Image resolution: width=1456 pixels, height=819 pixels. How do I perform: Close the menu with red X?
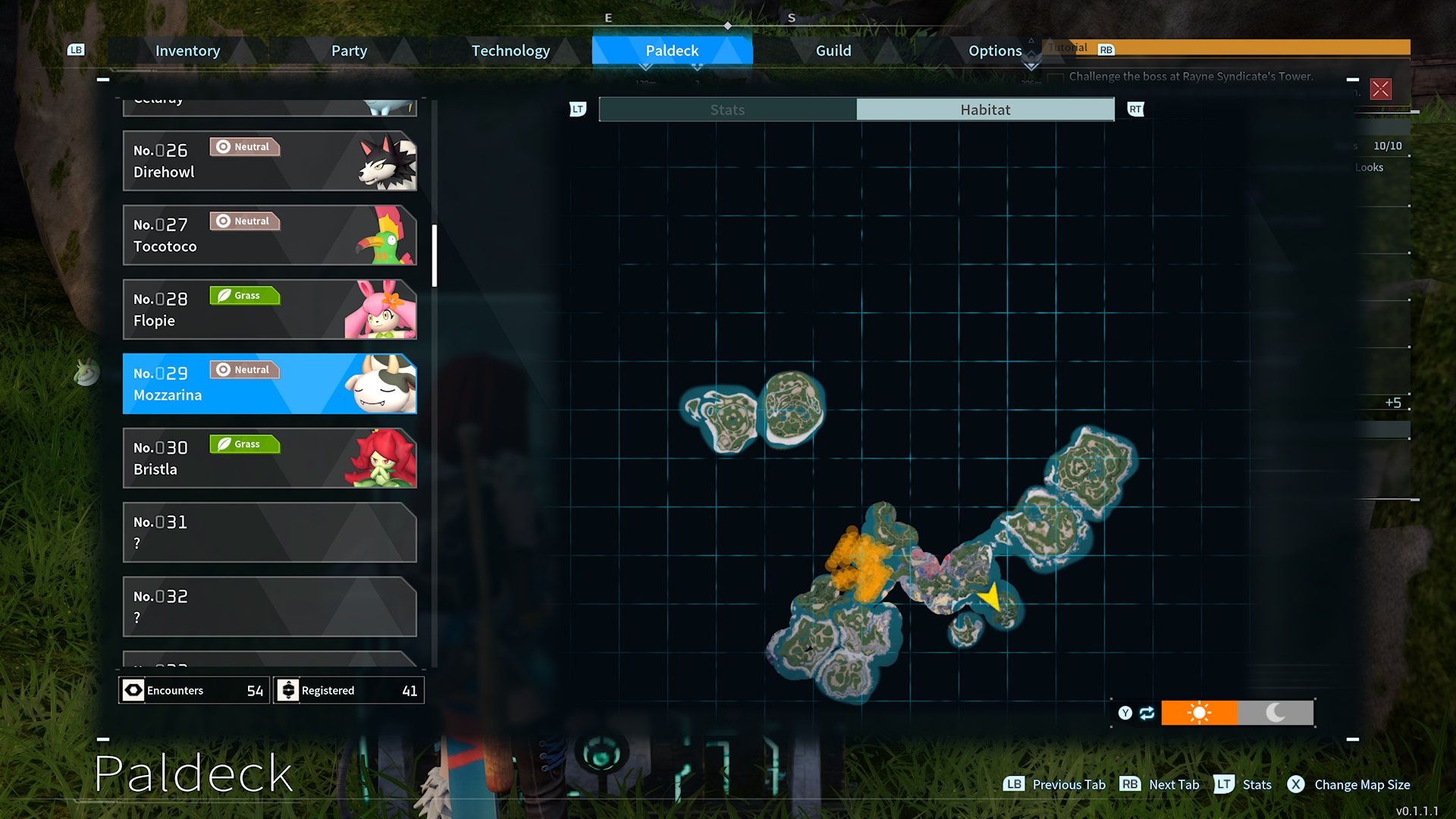[x=1381, y=89]
